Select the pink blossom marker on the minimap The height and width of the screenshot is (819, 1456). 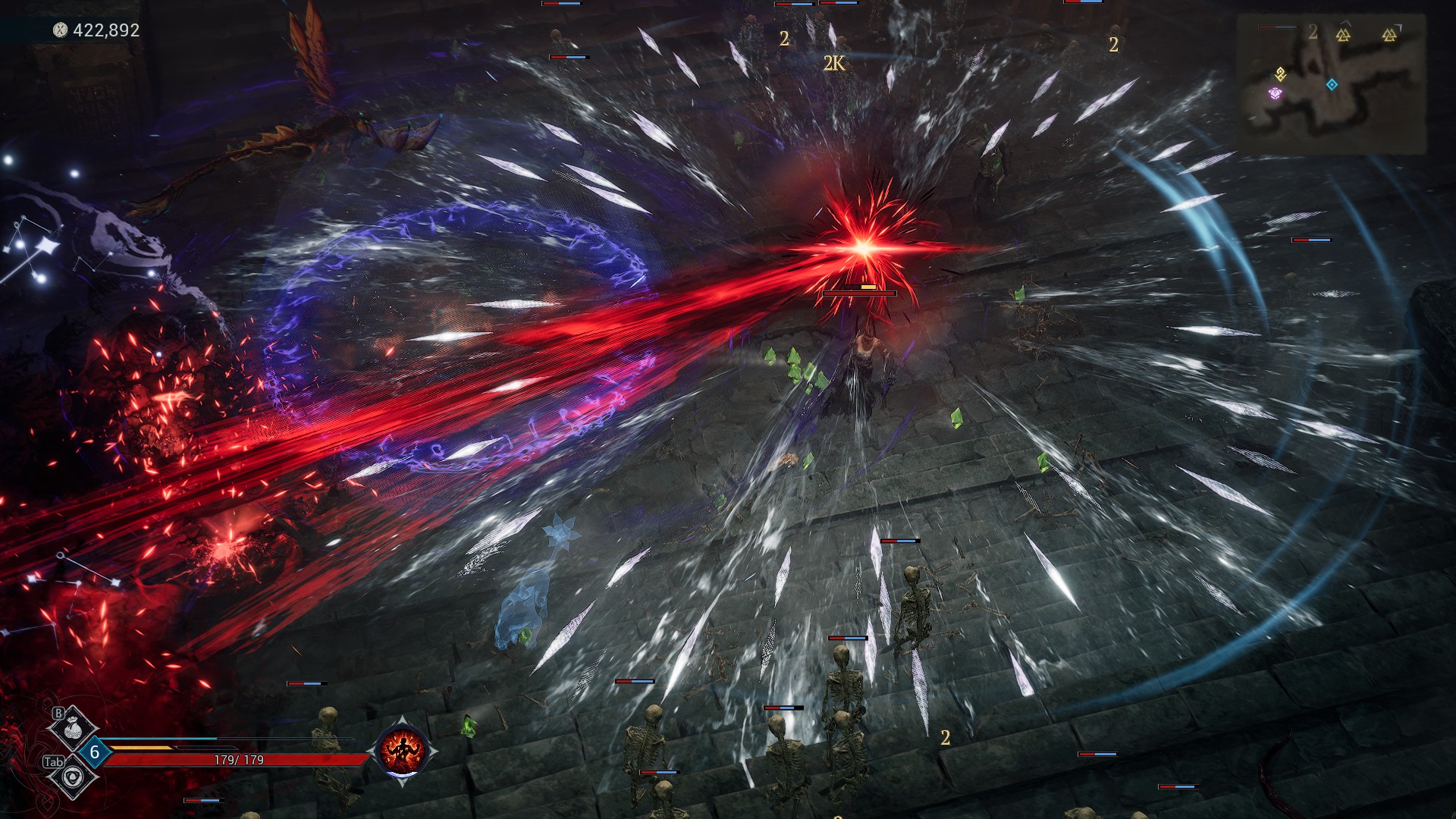[1275, 93]
